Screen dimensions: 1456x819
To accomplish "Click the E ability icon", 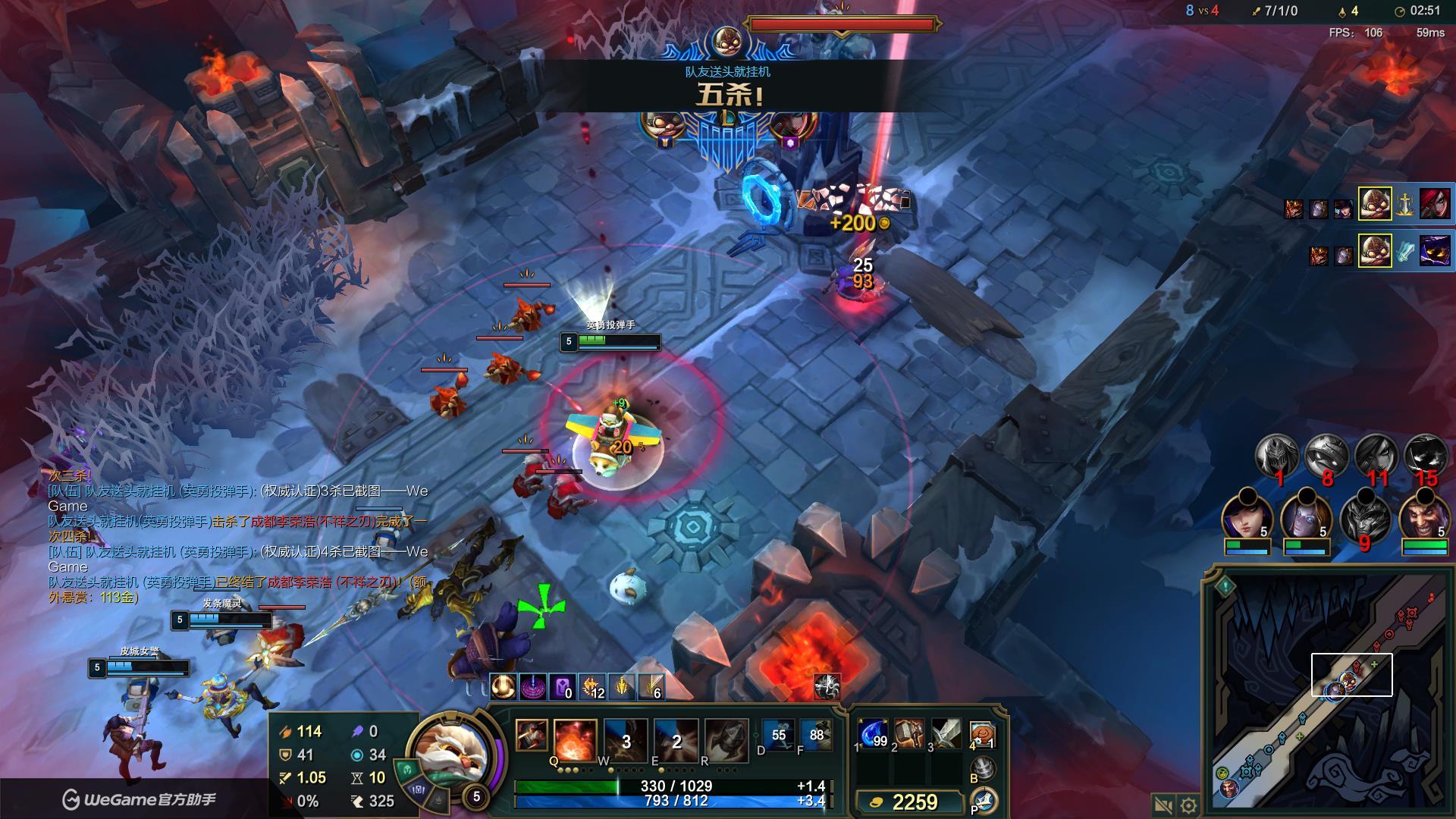I will tap(676, 739).
